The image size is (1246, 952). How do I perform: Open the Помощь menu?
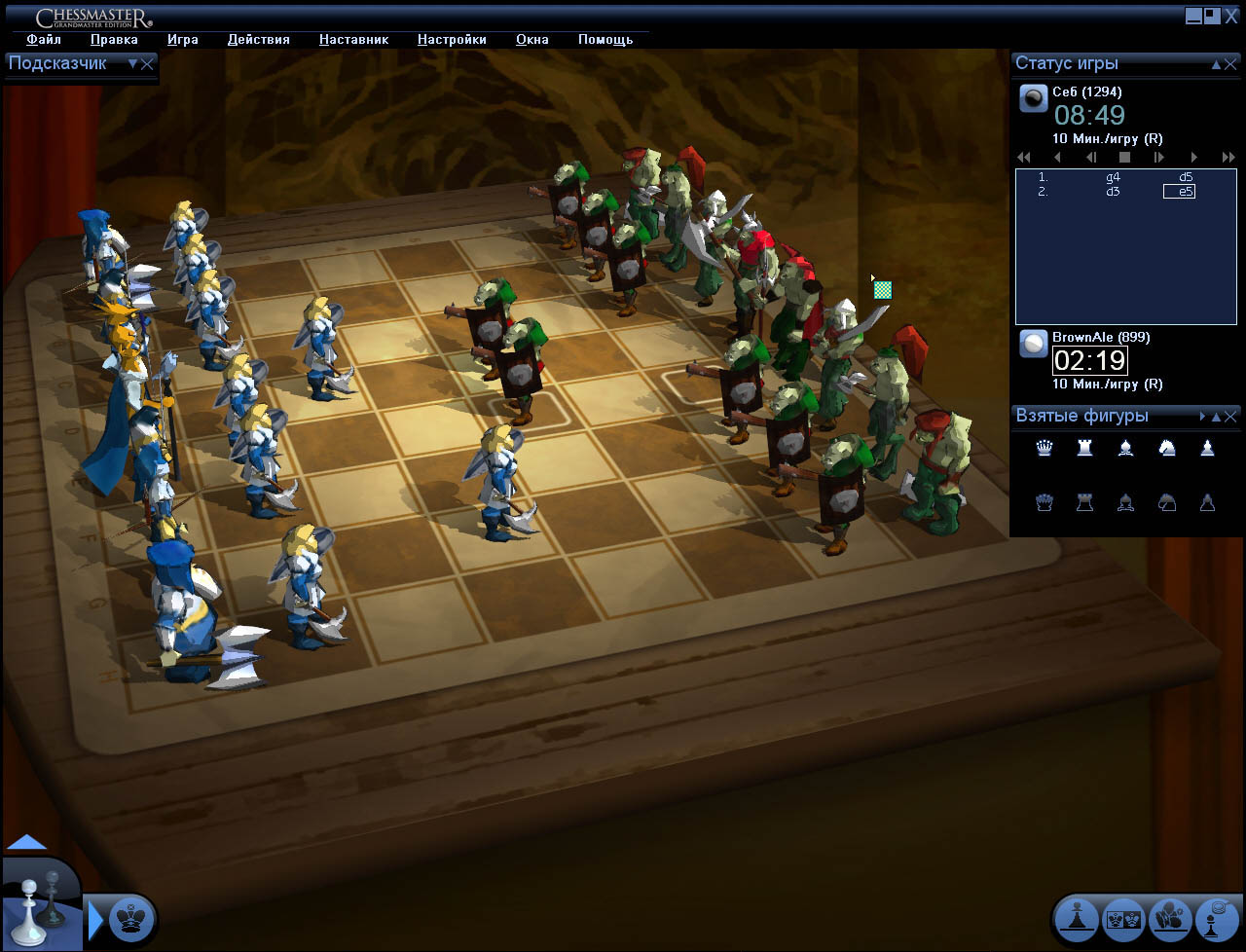point(605,40)
